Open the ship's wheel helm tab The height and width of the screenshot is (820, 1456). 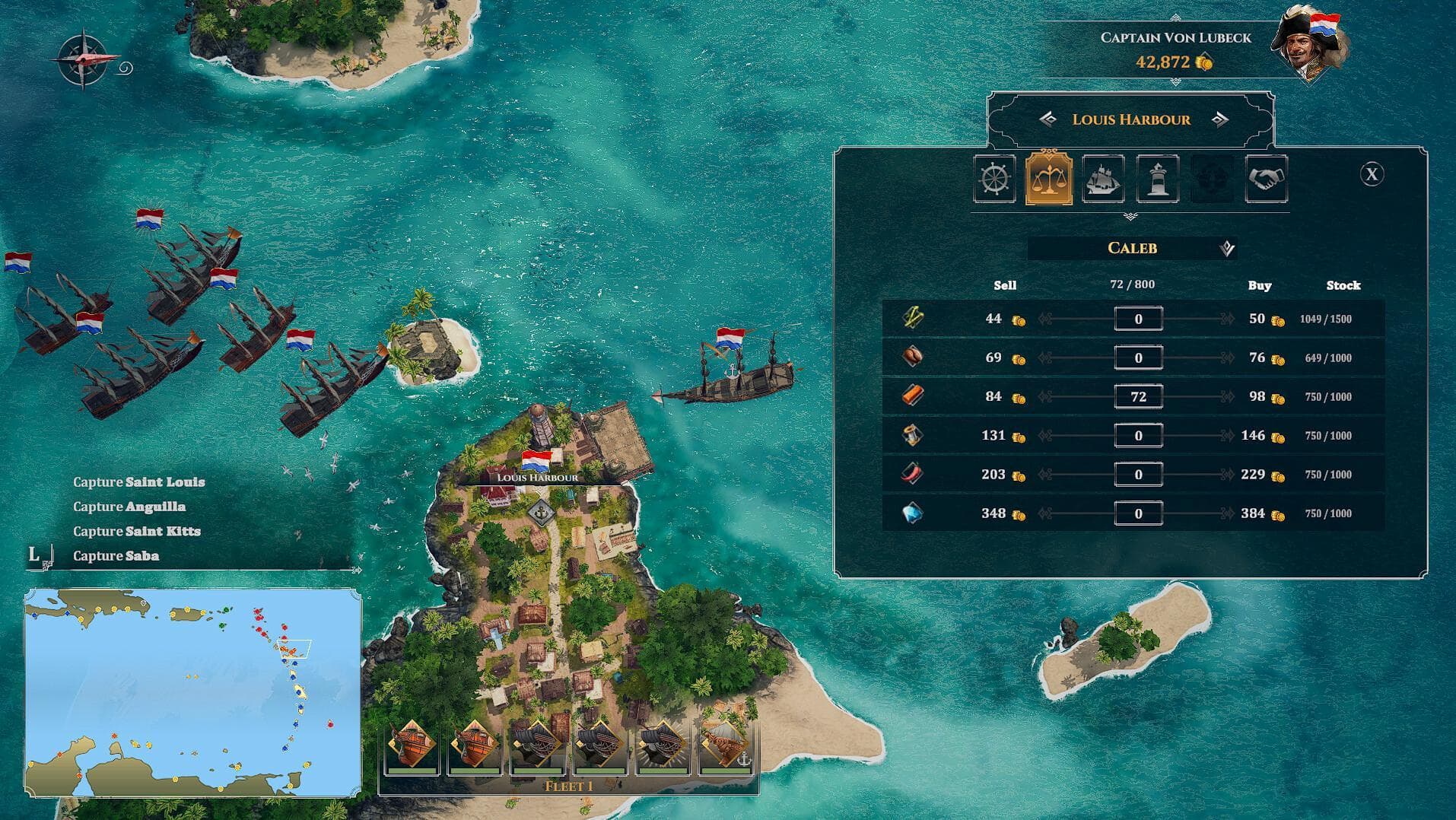[x=994, y=180]
